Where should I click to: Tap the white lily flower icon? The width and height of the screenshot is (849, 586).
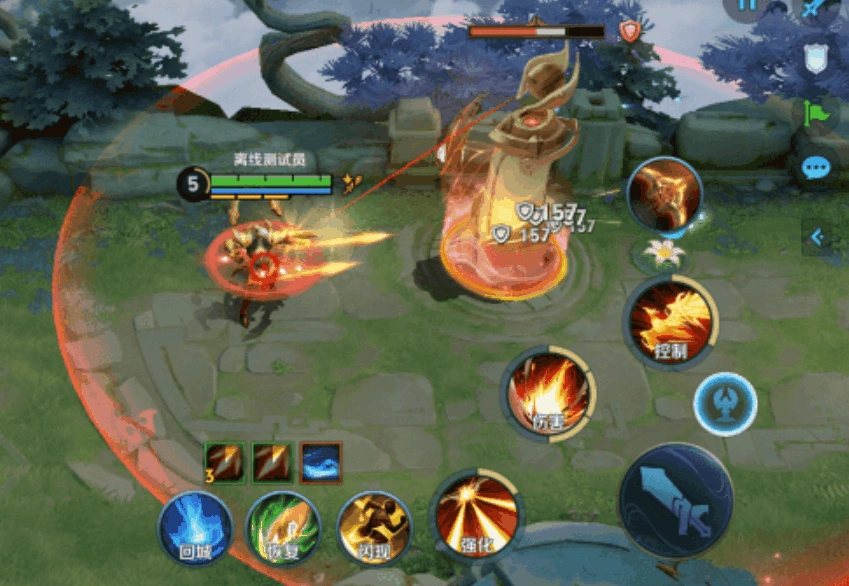point(663,252)
